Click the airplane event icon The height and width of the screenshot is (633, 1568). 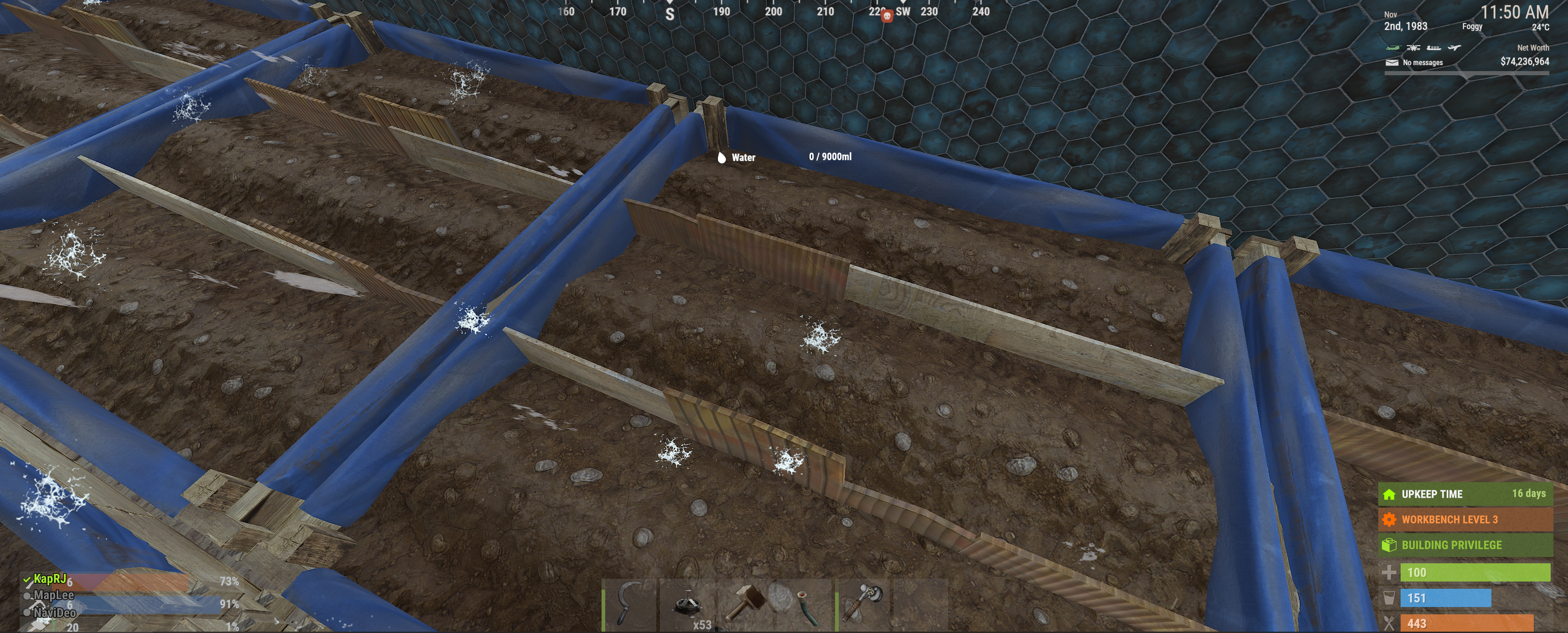click(x=1454, y=47)
